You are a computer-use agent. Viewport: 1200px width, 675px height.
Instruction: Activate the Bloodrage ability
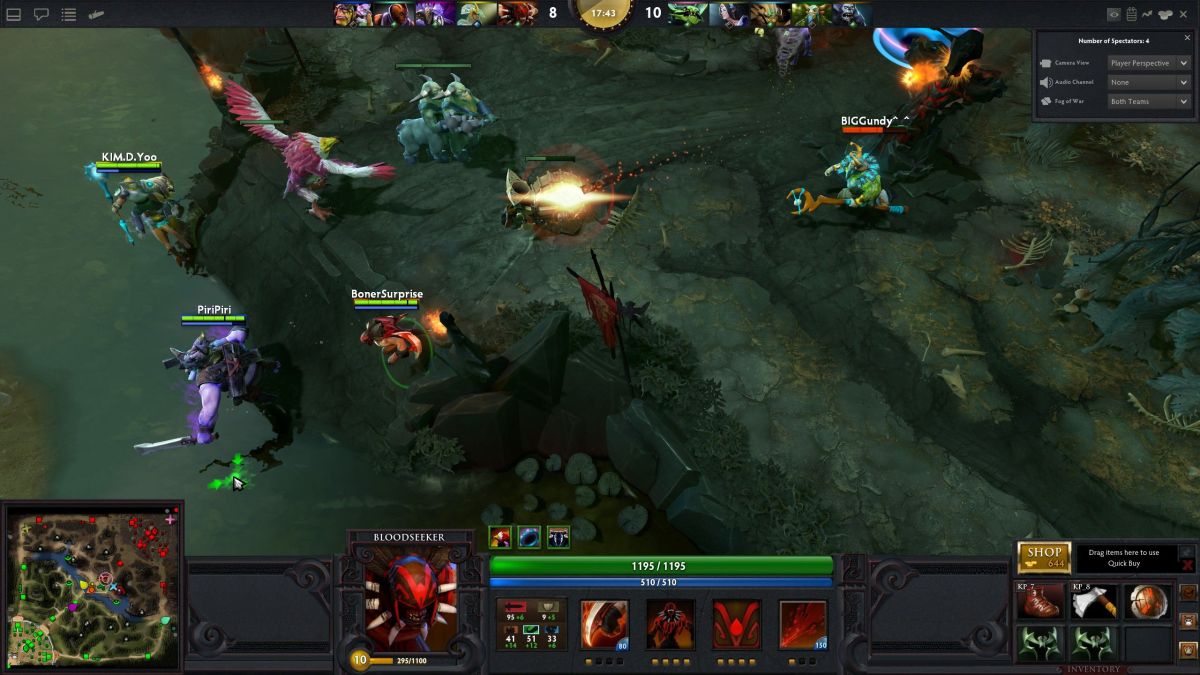pyautogui.click(x=605, y=624)
